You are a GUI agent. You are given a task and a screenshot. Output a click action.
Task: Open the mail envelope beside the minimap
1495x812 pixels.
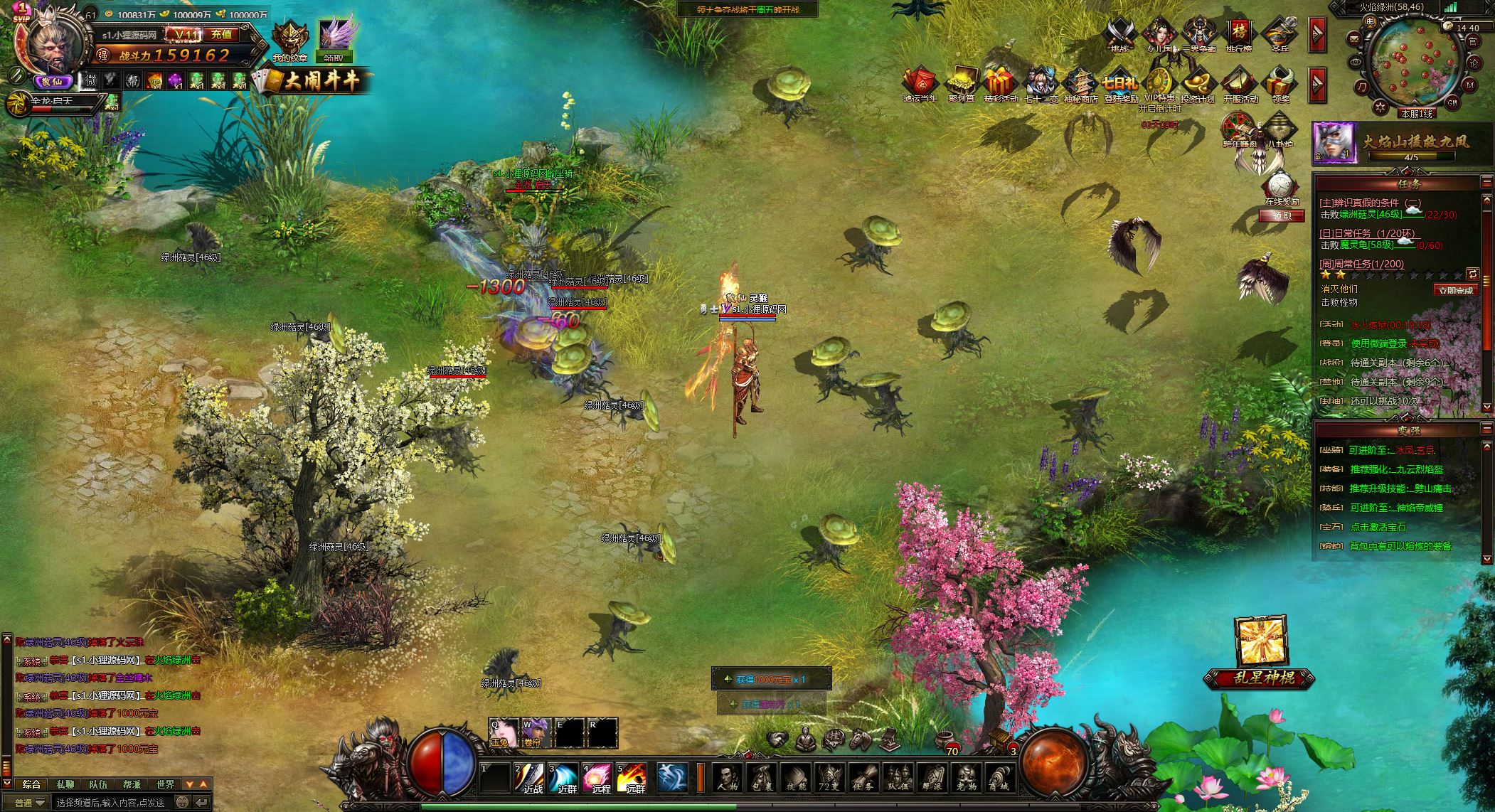[1353, 38]
